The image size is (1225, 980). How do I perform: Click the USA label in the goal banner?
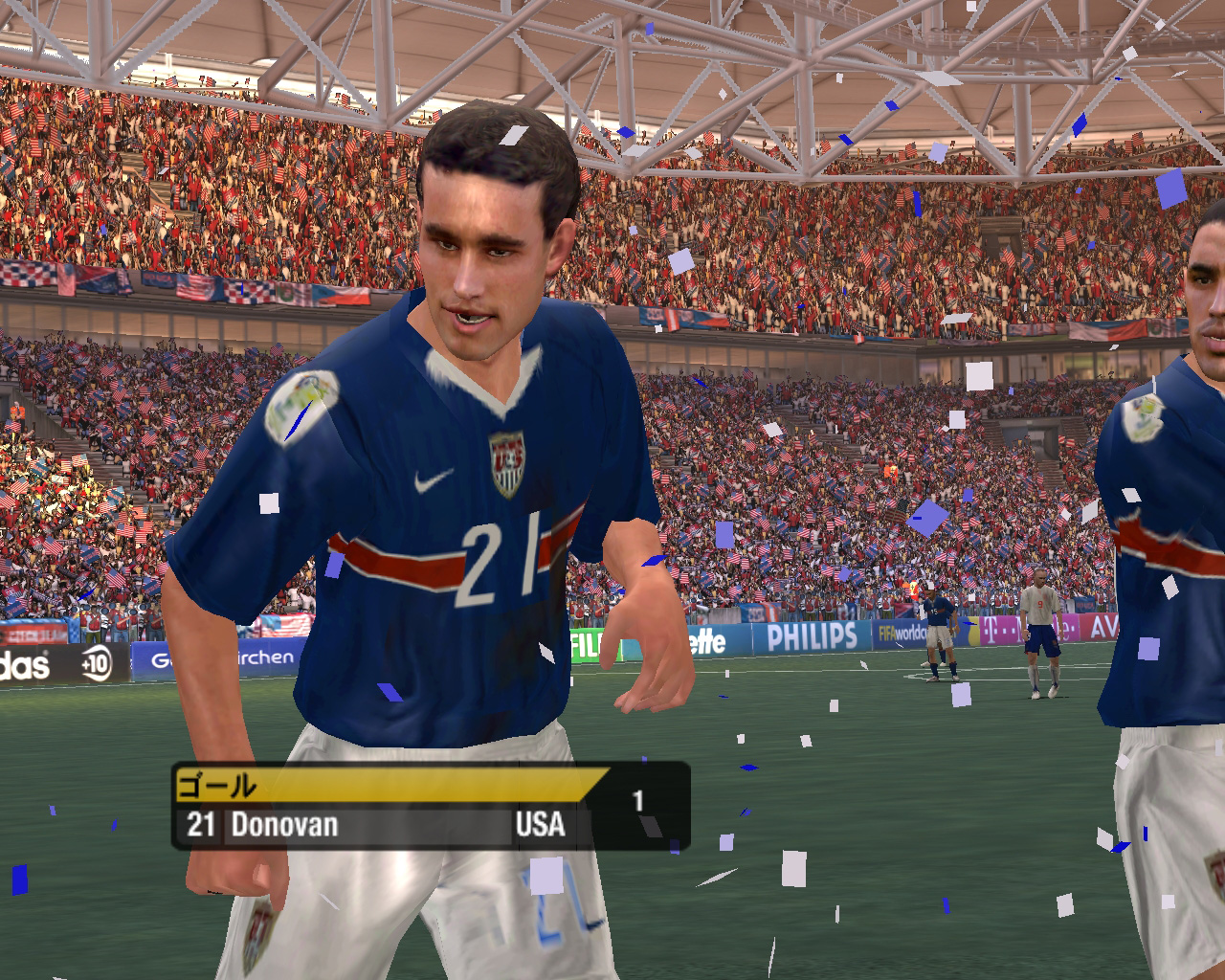coord(541,825)
